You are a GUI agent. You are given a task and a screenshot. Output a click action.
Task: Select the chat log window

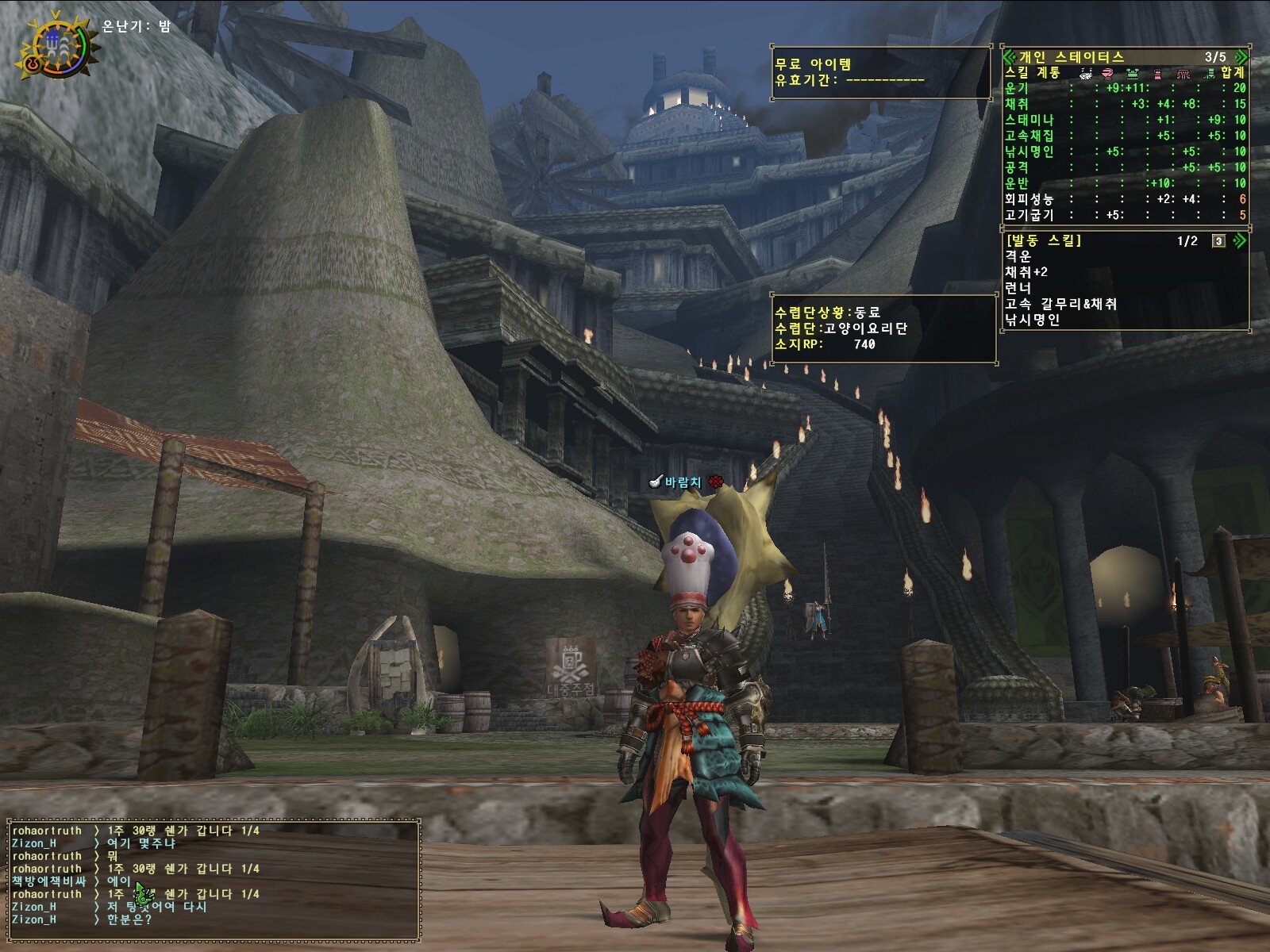(213, 881)
